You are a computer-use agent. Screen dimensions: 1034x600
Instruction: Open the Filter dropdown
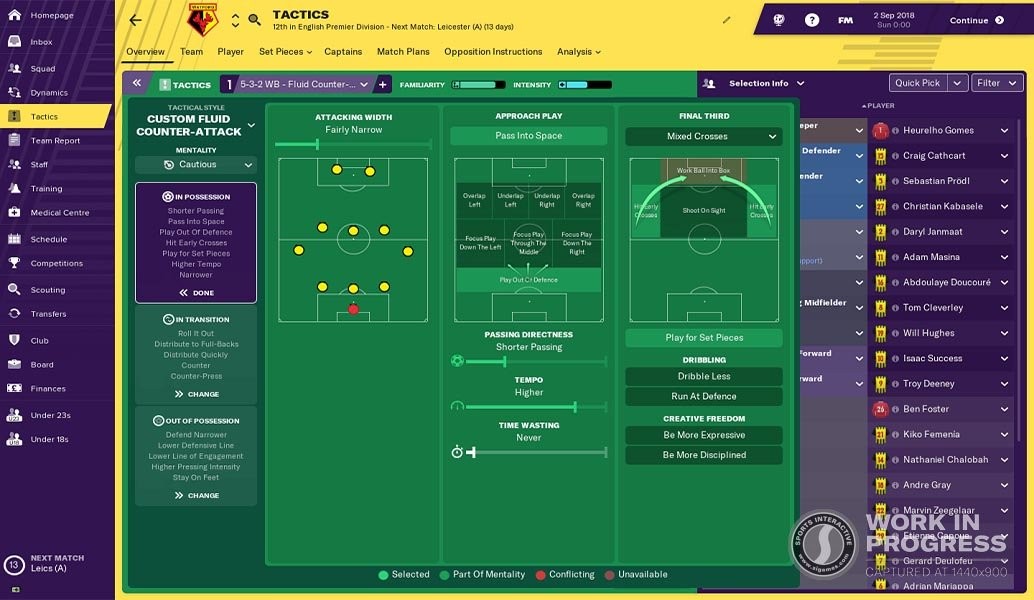pyautogui.click(x=996, y=83)
